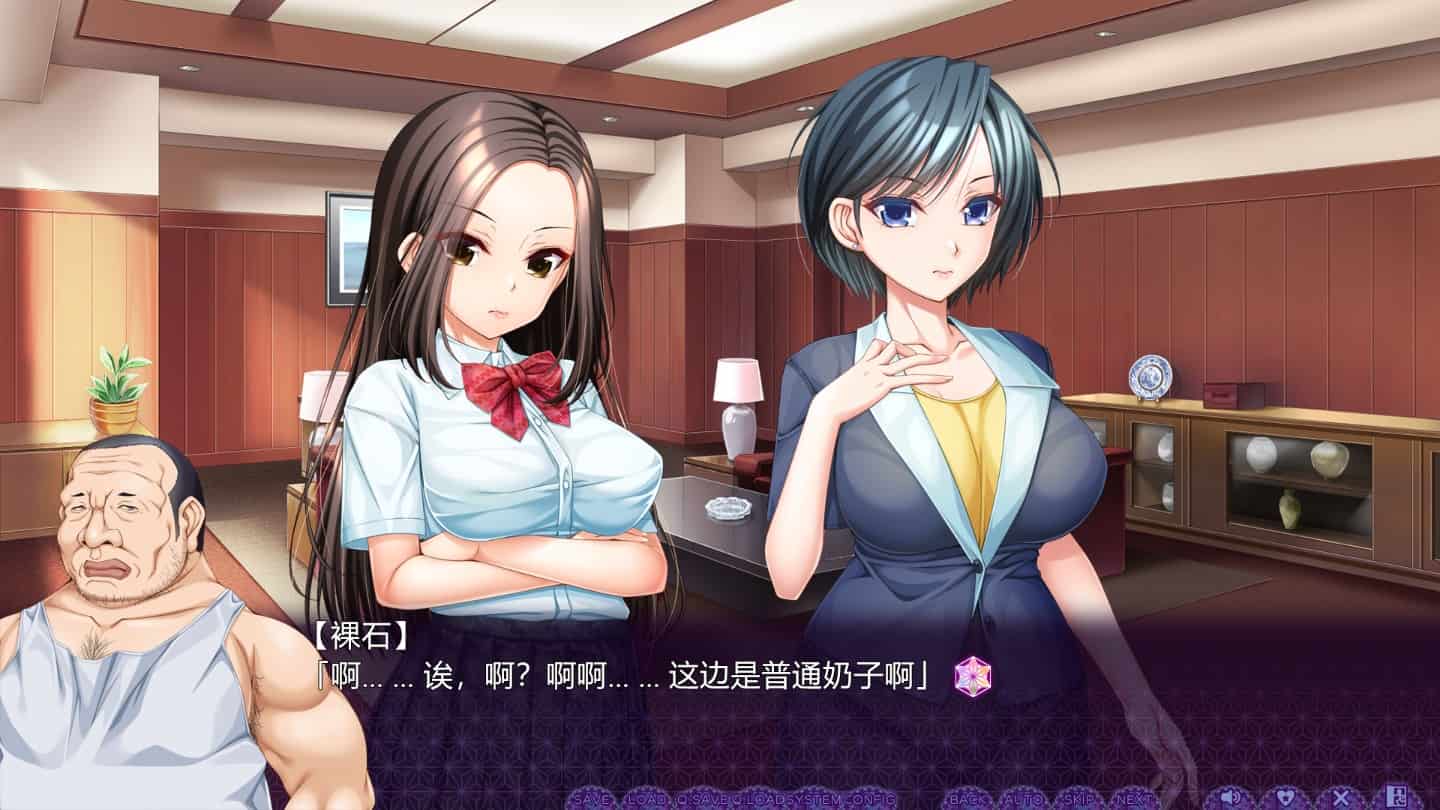Hide the text window with X

point(1341,797)
